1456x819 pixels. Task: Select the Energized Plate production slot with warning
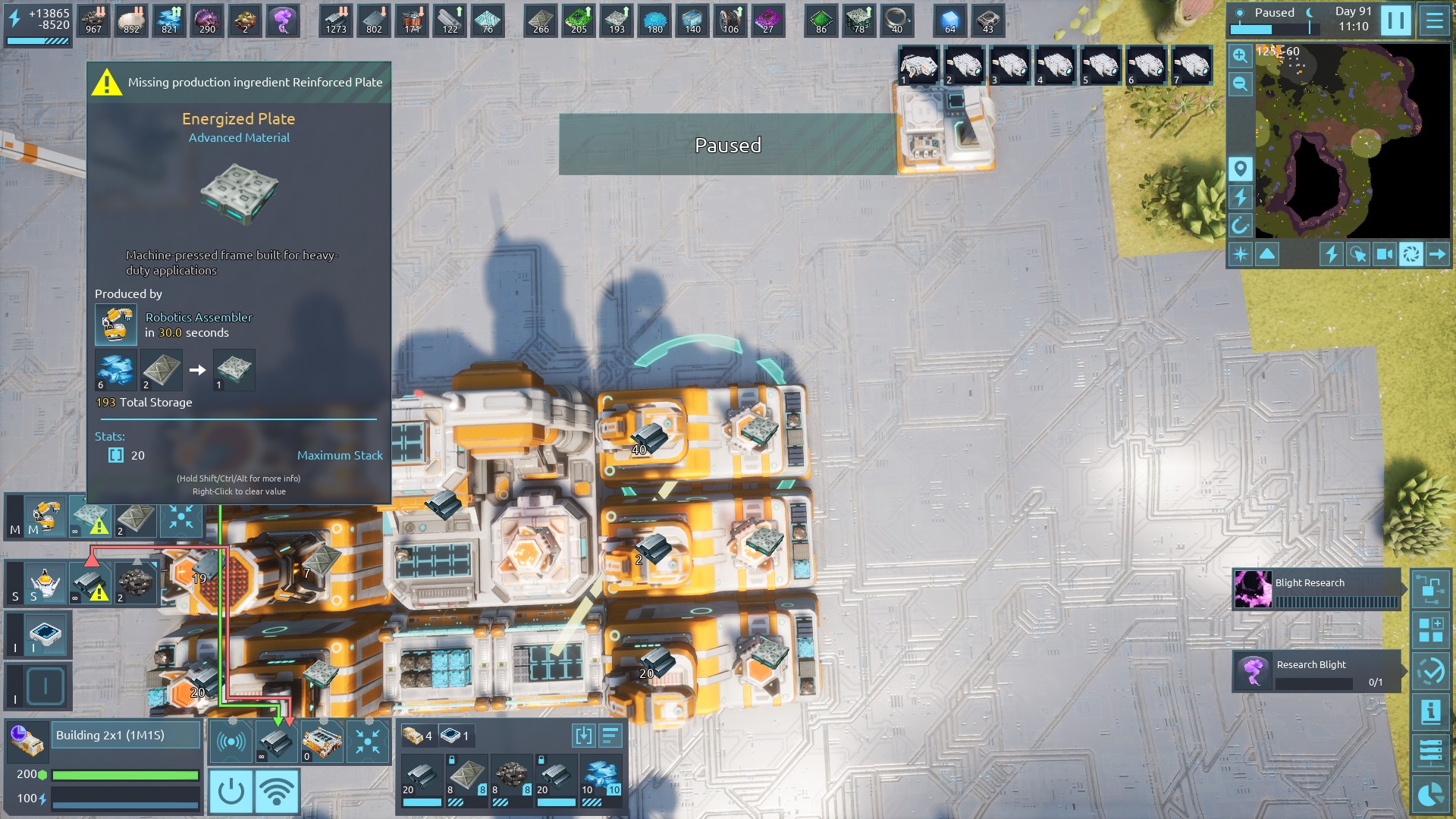[x=91, y=519]
